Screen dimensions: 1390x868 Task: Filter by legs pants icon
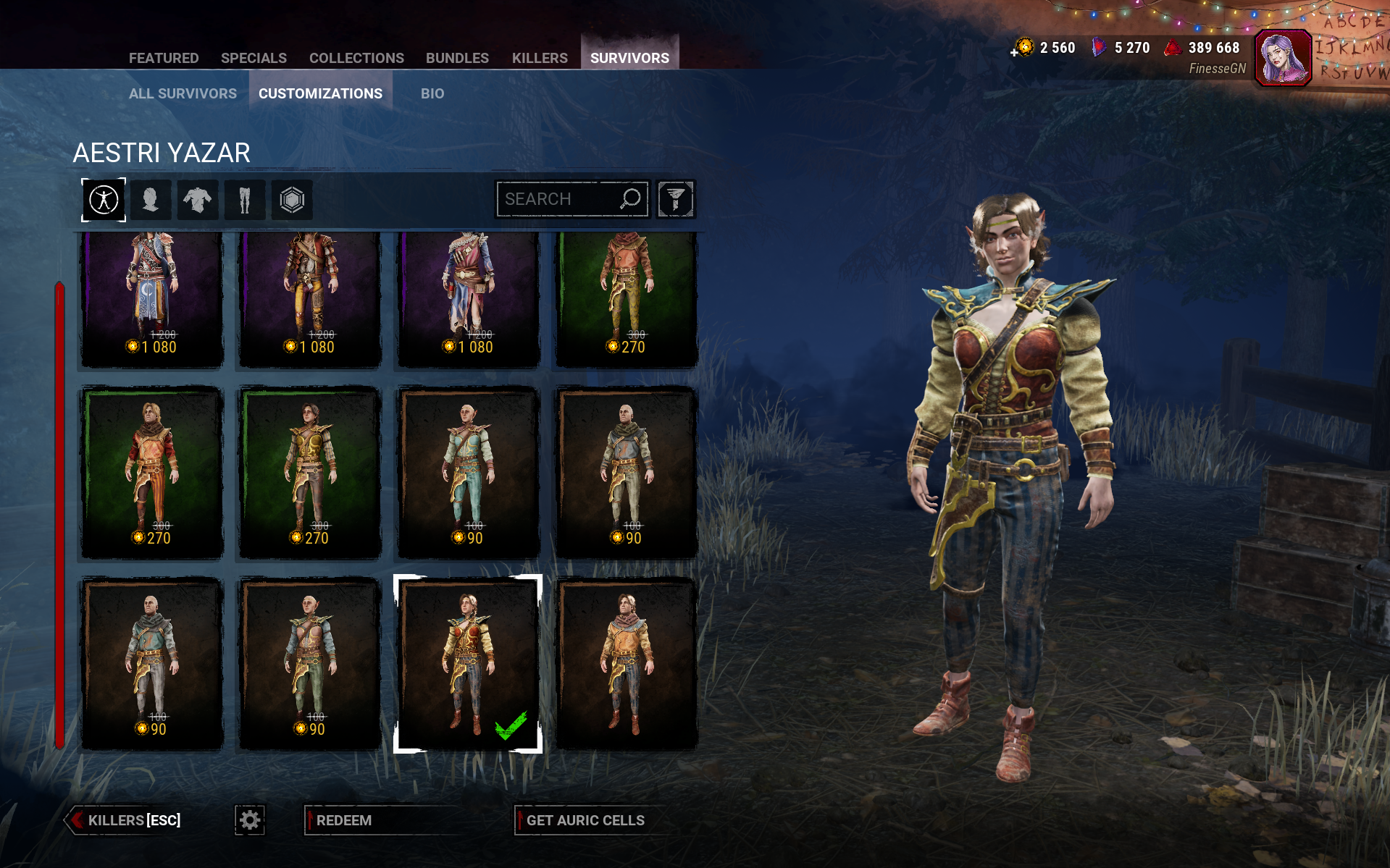click(244, 200)
